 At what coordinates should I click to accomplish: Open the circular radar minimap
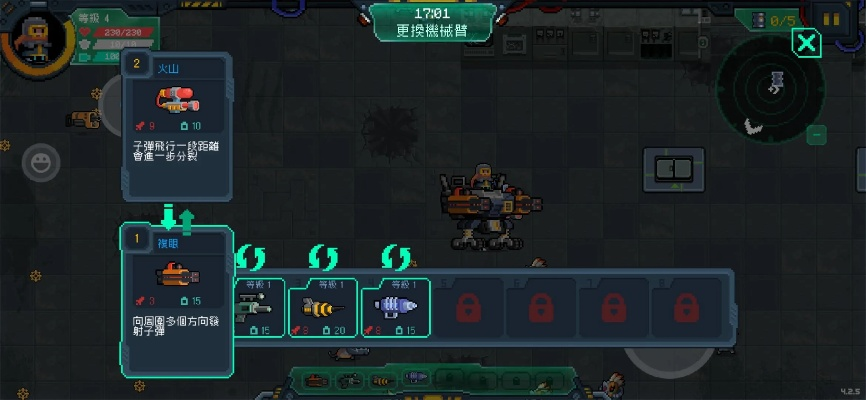click(772, 95)
